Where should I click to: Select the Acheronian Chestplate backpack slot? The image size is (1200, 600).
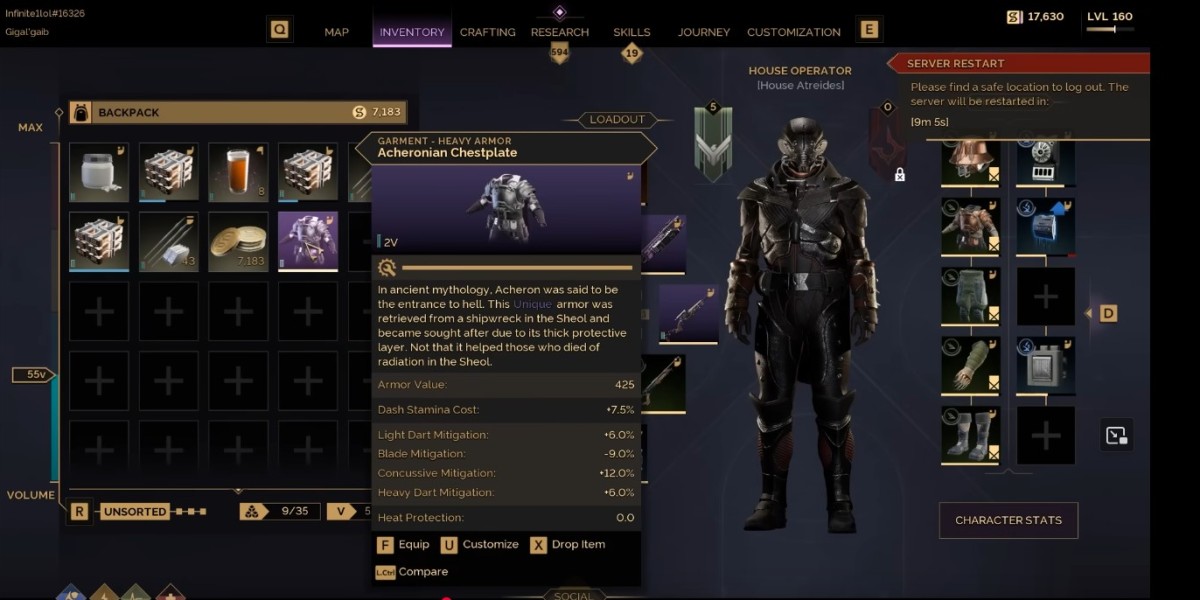[308, 241]
